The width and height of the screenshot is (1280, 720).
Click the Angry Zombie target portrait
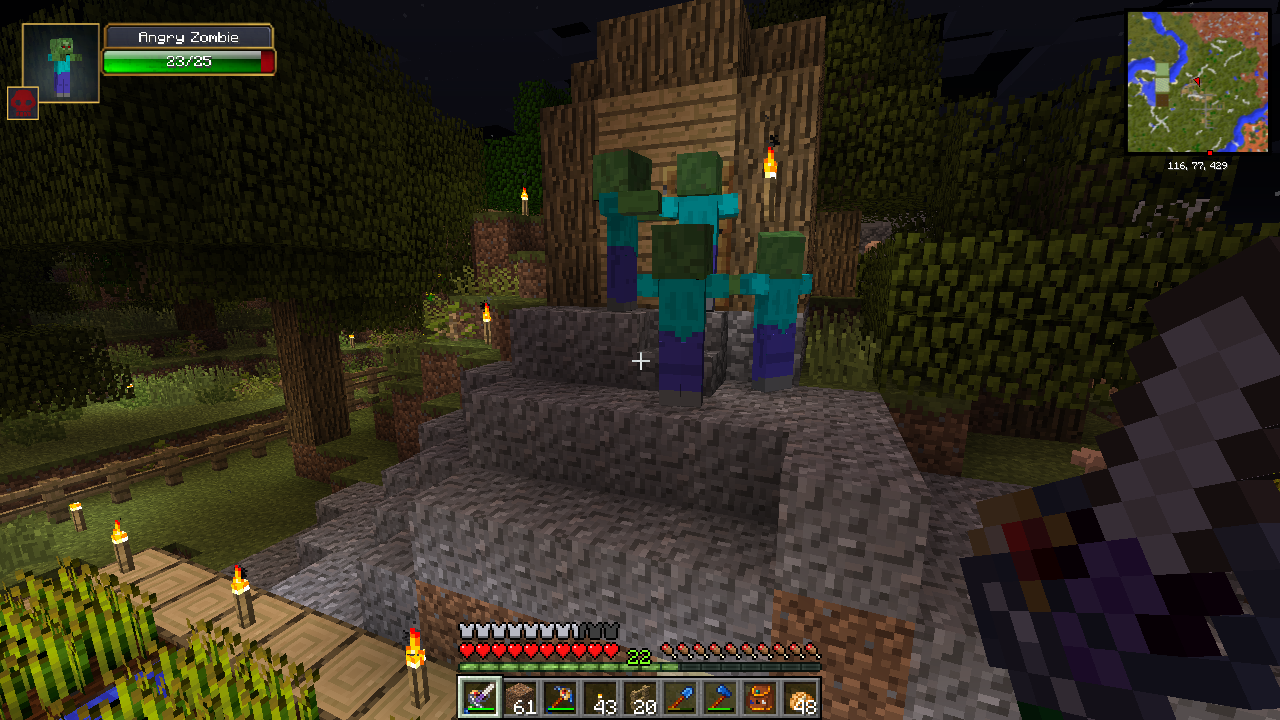pyautogui.click(x=61, y=63)
